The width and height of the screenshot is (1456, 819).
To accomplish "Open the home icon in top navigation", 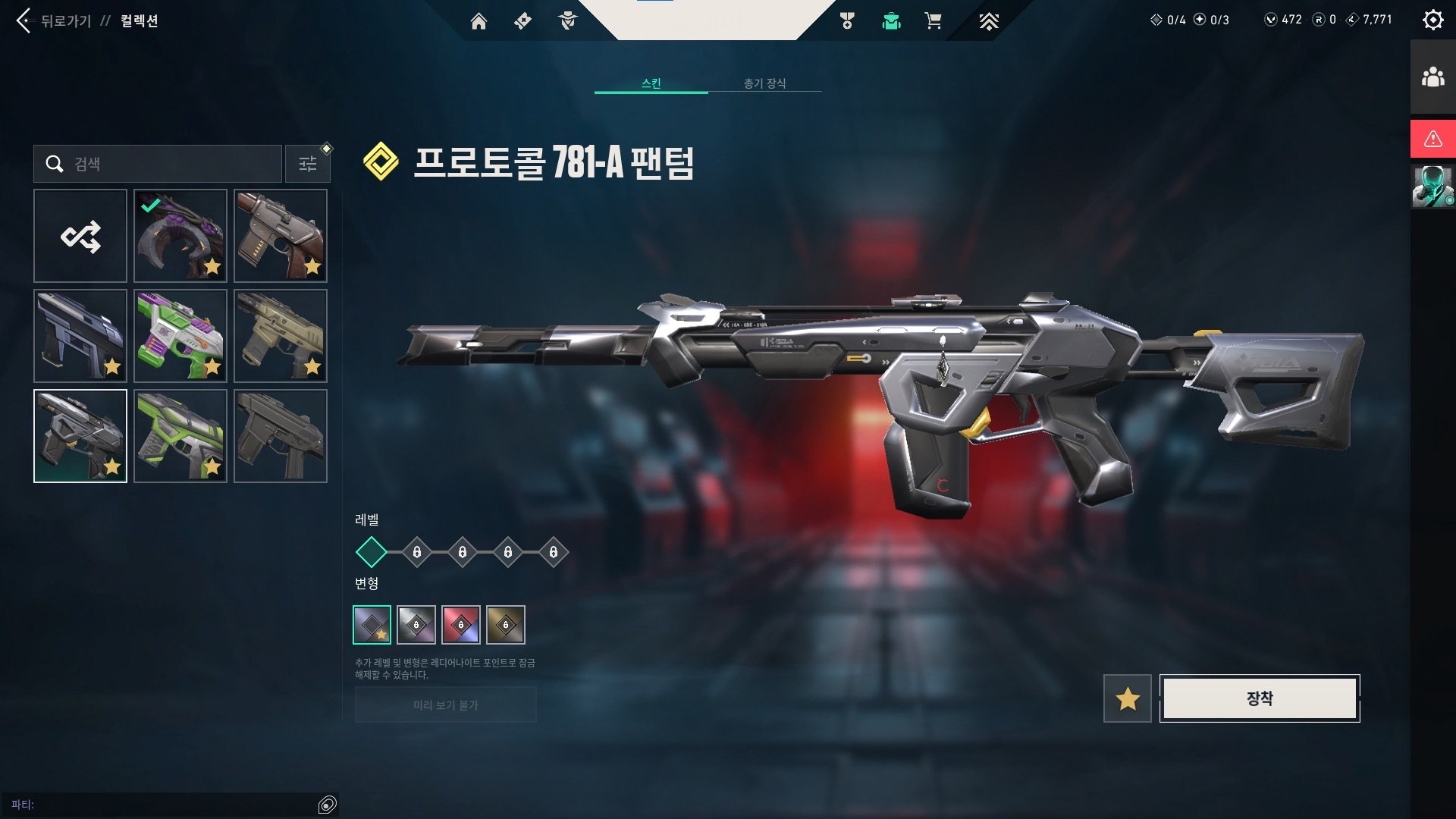I will [x=479, y=21].
